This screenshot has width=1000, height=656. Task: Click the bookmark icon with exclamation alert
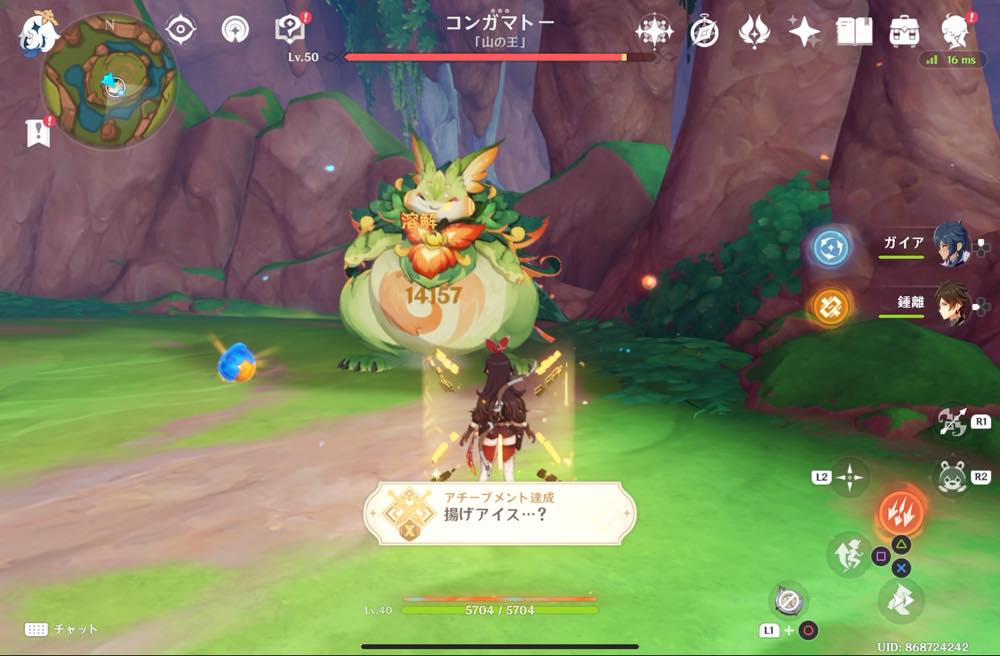coord(38,132)
